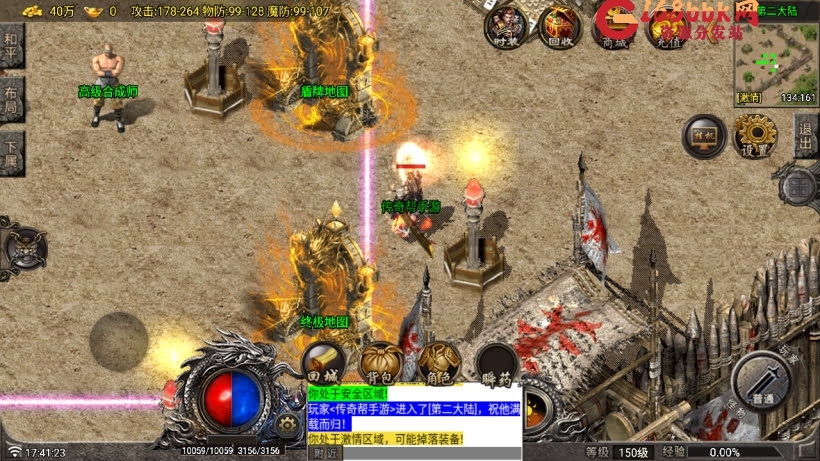
Task: Open the 设置 gear settings
Action: 756,136
